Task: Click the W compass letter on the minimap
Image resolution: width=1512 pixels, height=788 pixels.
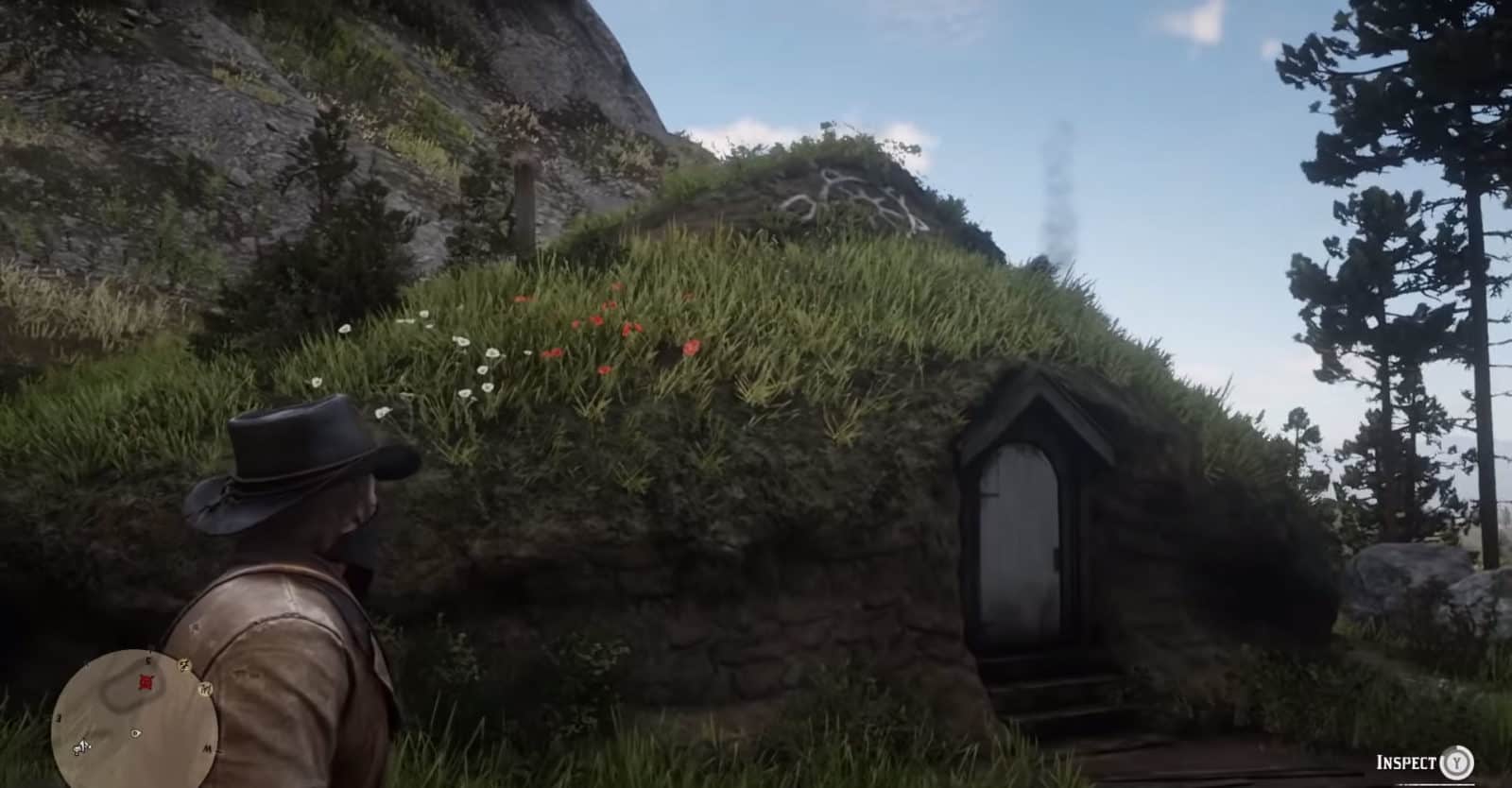Action: (x=207, y=747)
